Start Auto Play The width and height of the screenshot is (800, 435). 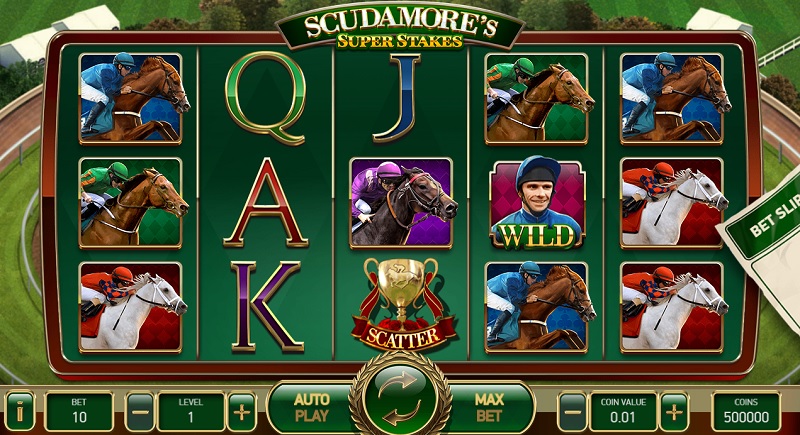311,408
